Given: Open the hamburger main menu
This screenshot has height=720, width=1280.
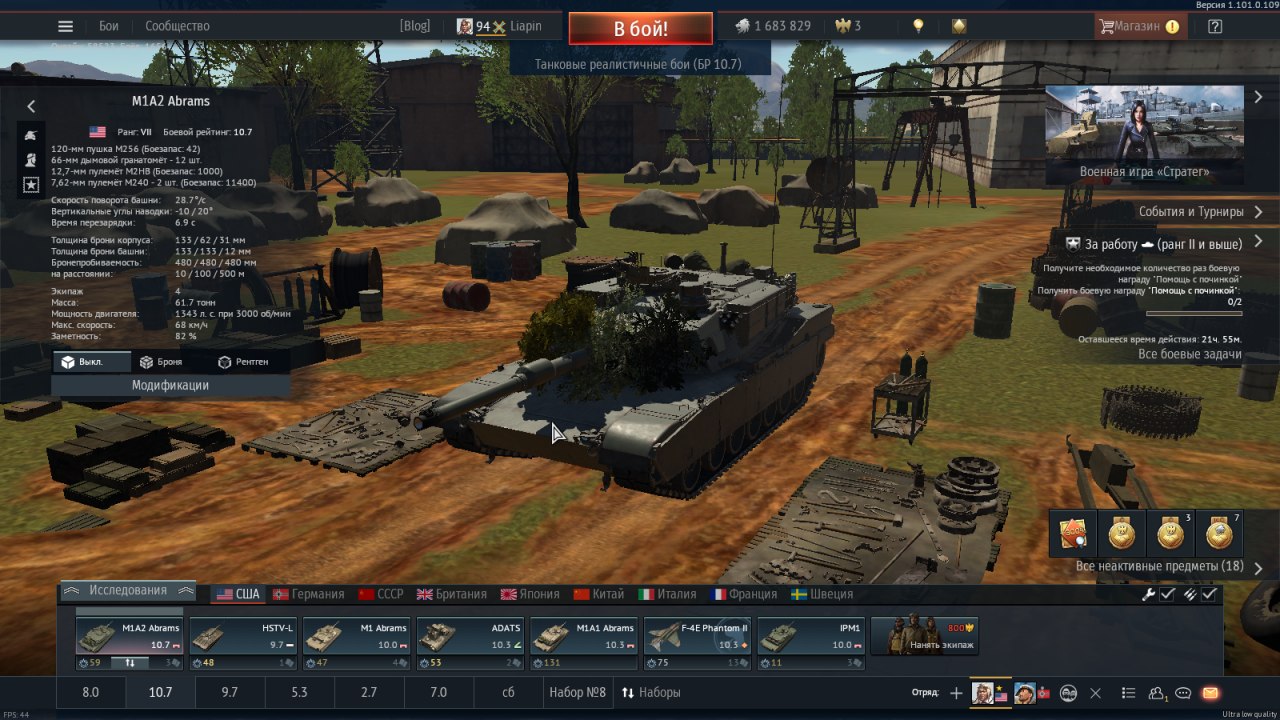Looking at the screenshot, I should [x=65, y=26].
